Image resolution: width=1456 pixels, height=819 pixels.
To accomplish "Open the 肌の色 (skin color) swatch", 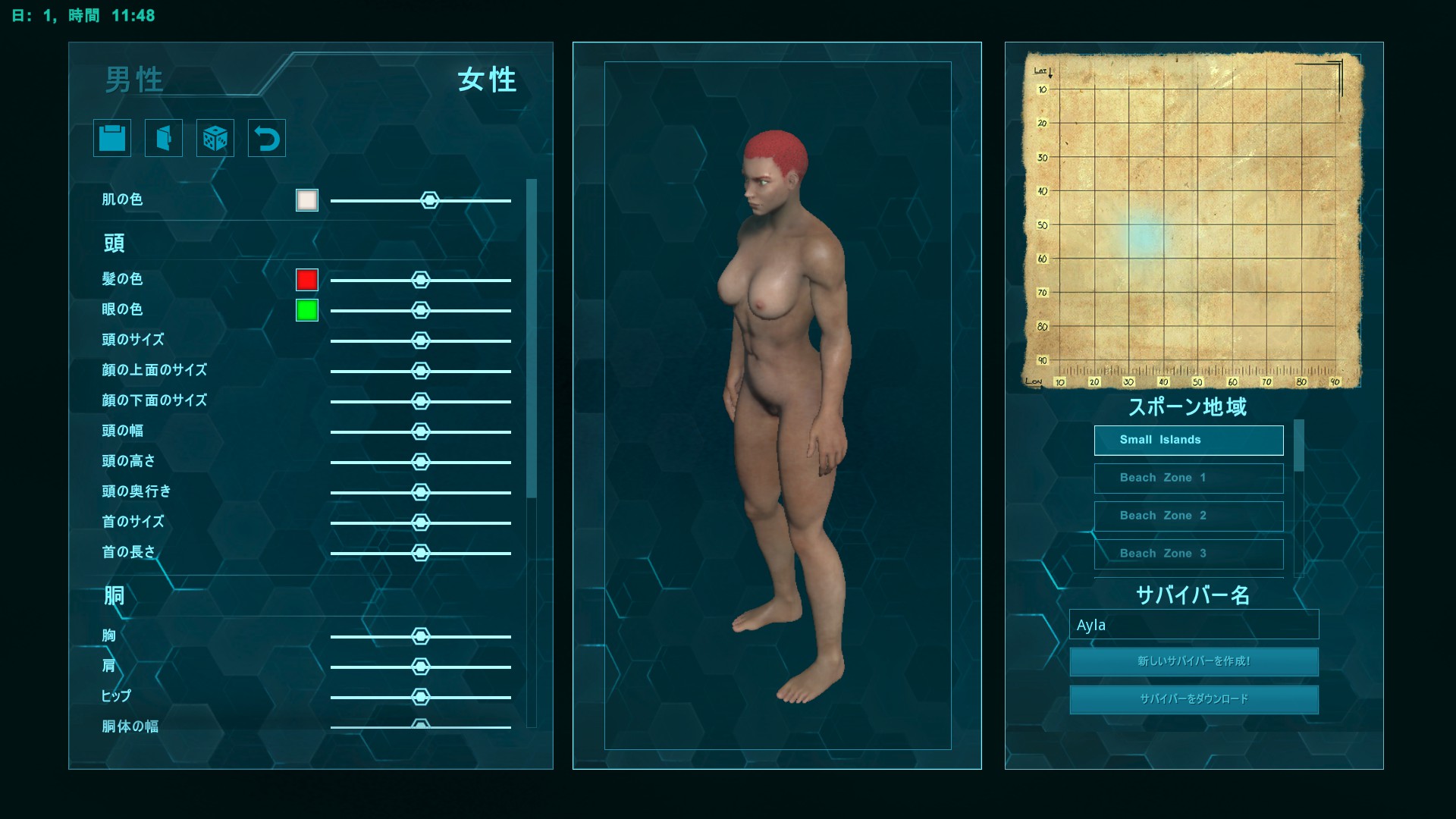I will pyautogui.click(x=306, y=199).
